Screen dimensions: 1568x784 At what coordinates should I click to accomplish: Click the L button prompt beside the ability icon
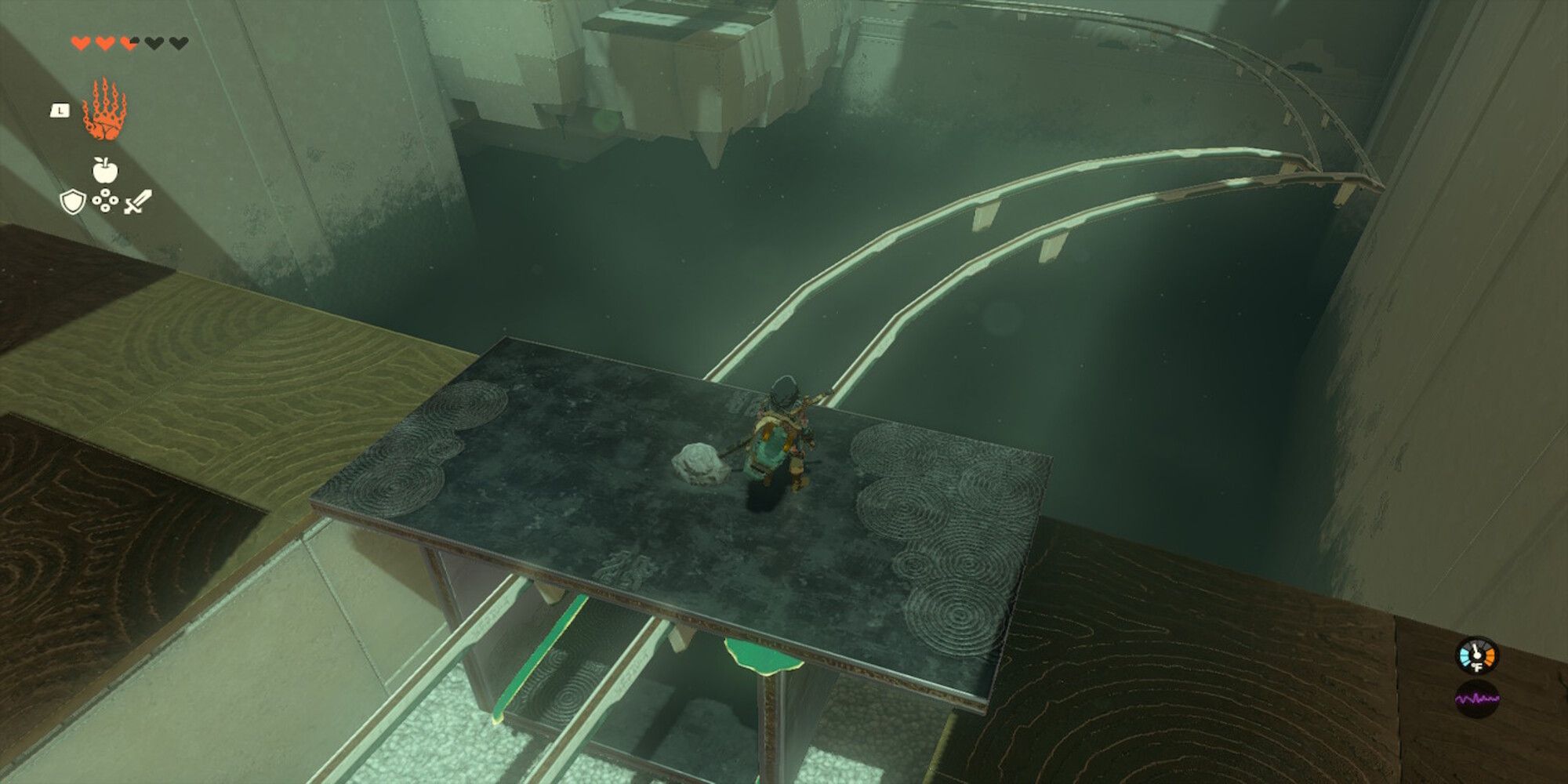60,111
